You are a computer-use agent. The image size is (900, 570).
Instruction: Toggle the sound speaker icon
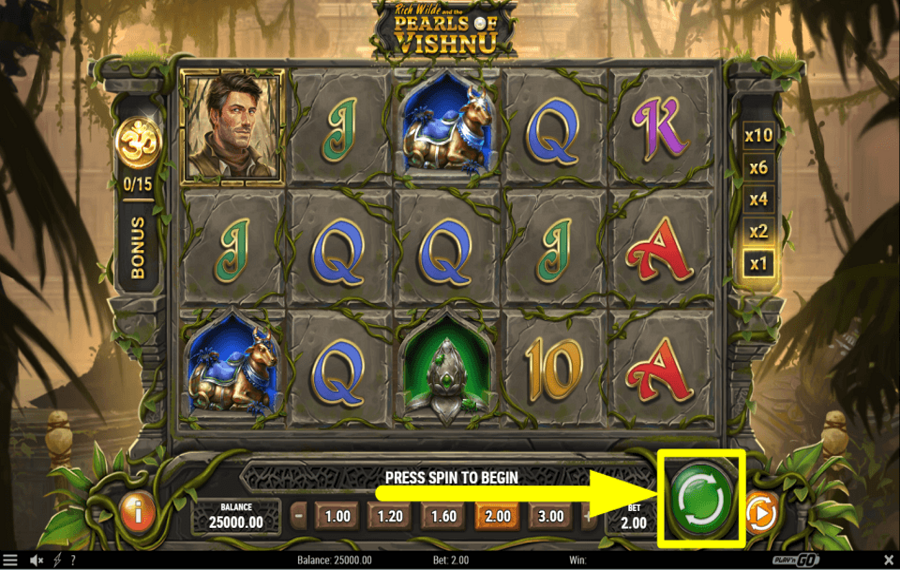(x=36, y=560)
